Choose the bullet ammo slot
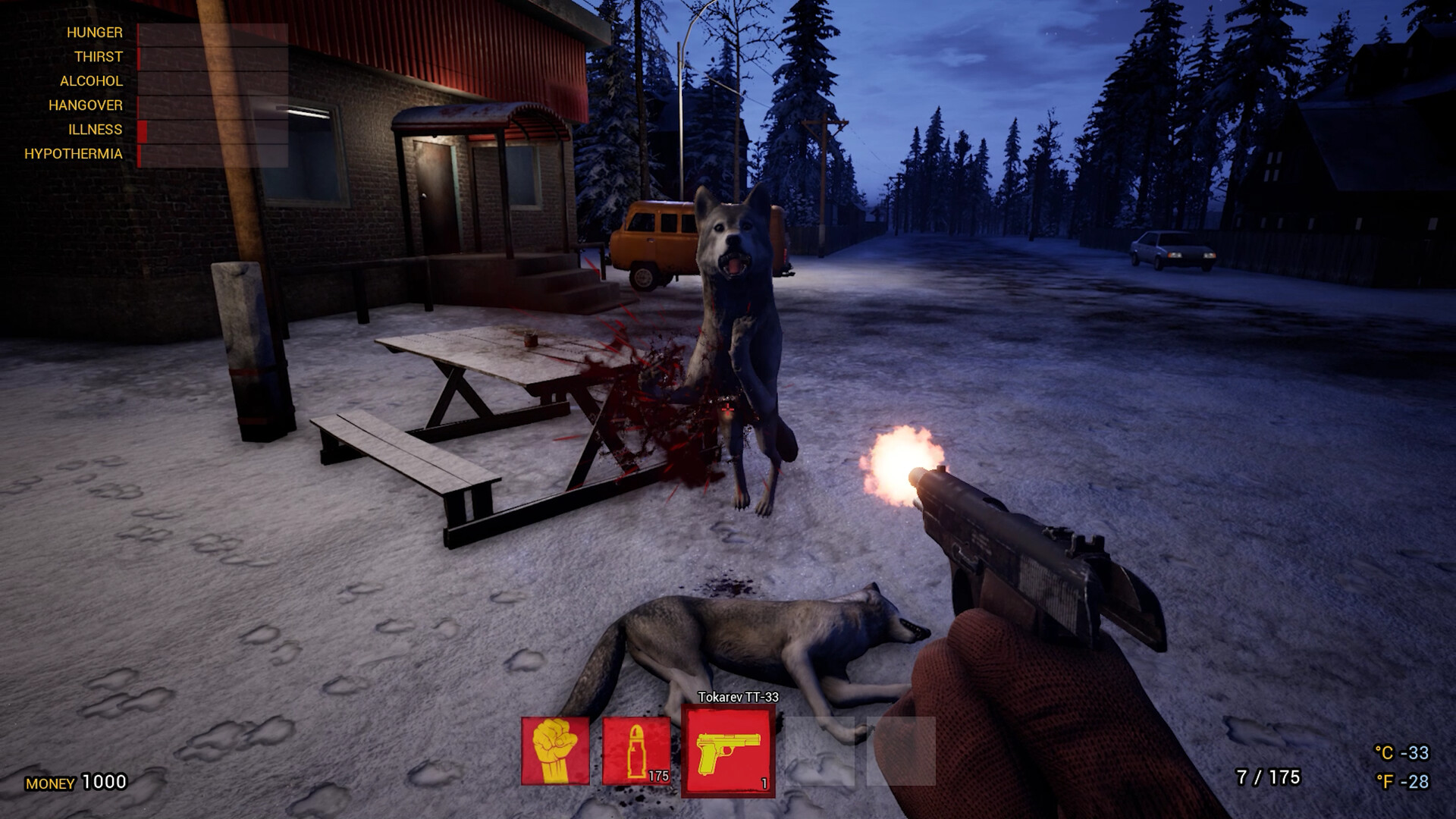This screenshot has height=819, width=1456. [x=635, y=750]
